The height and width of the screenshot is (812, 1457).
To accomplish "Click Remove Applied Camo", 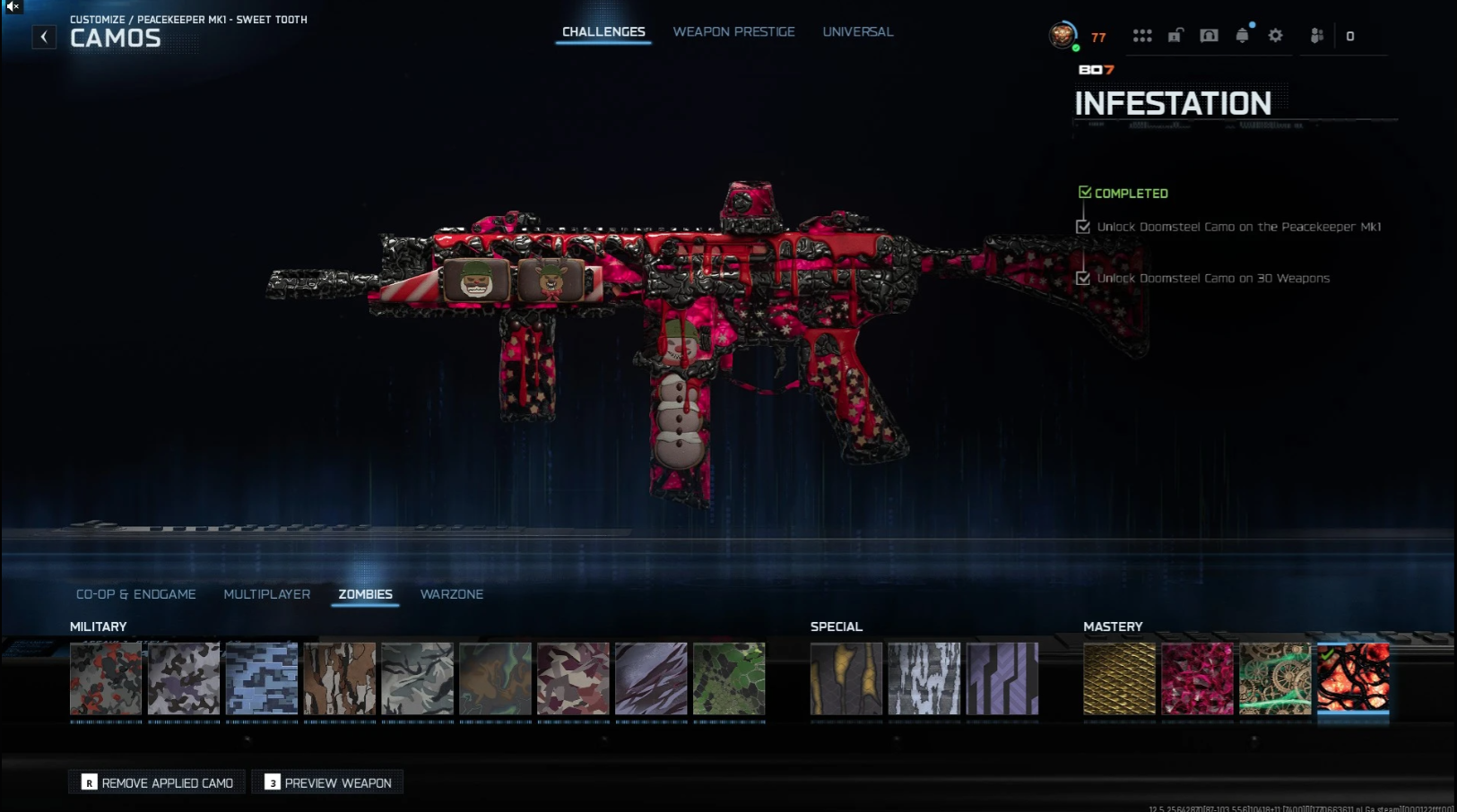I will click(157, 782).
